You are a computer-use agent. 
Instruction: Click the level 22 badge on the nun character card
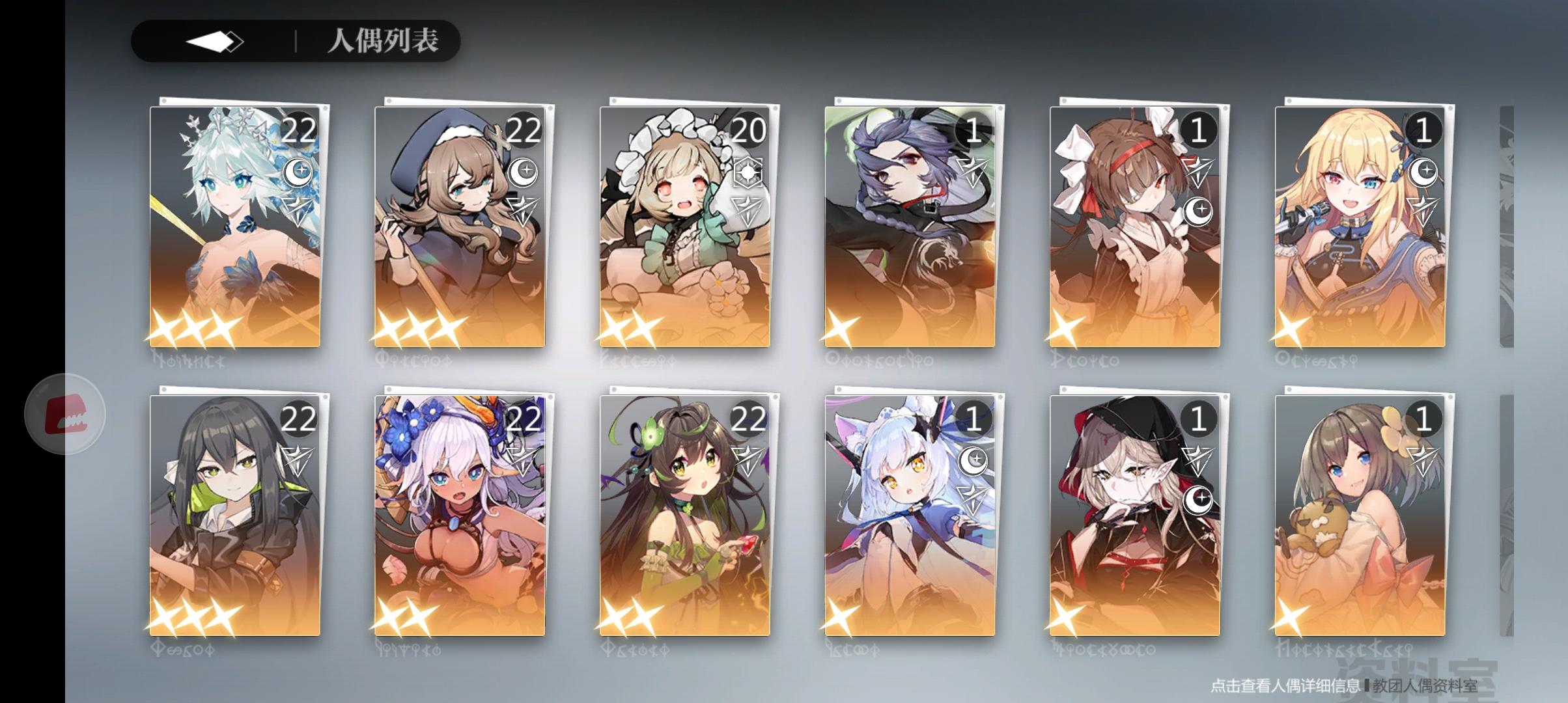point(525,129)
